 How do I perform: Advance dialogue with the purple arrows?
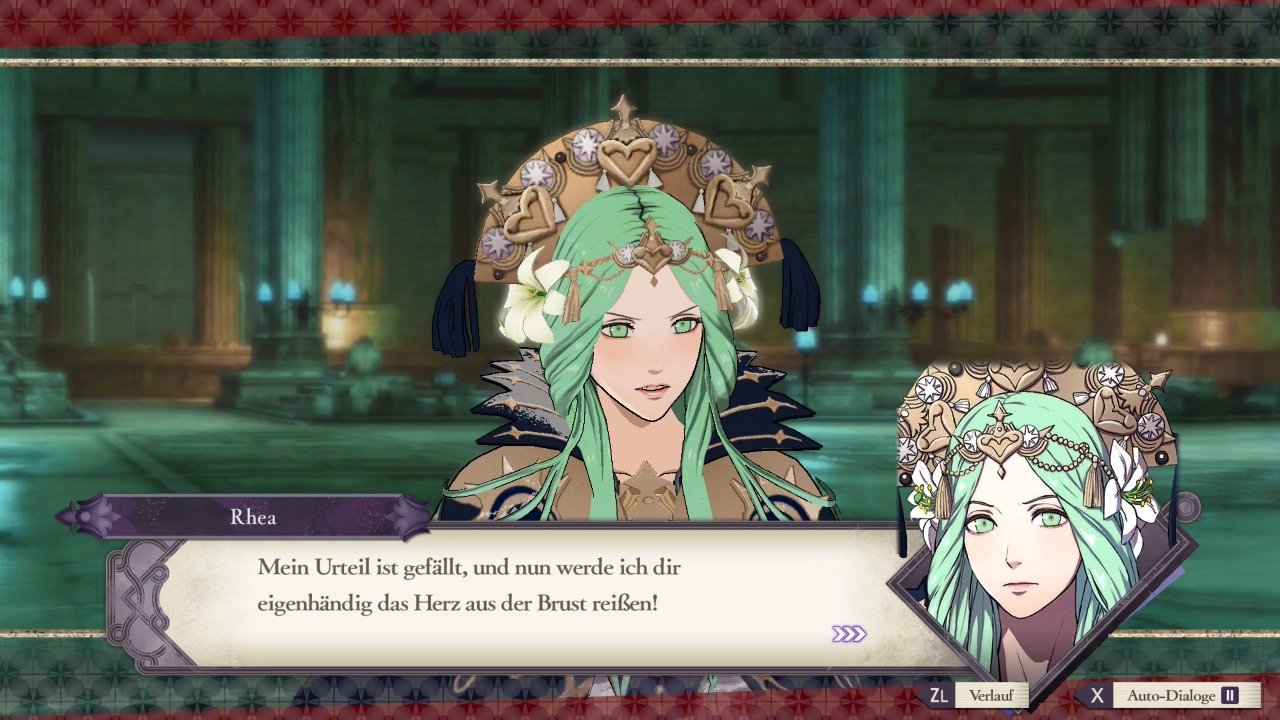(x=848, y=634)
